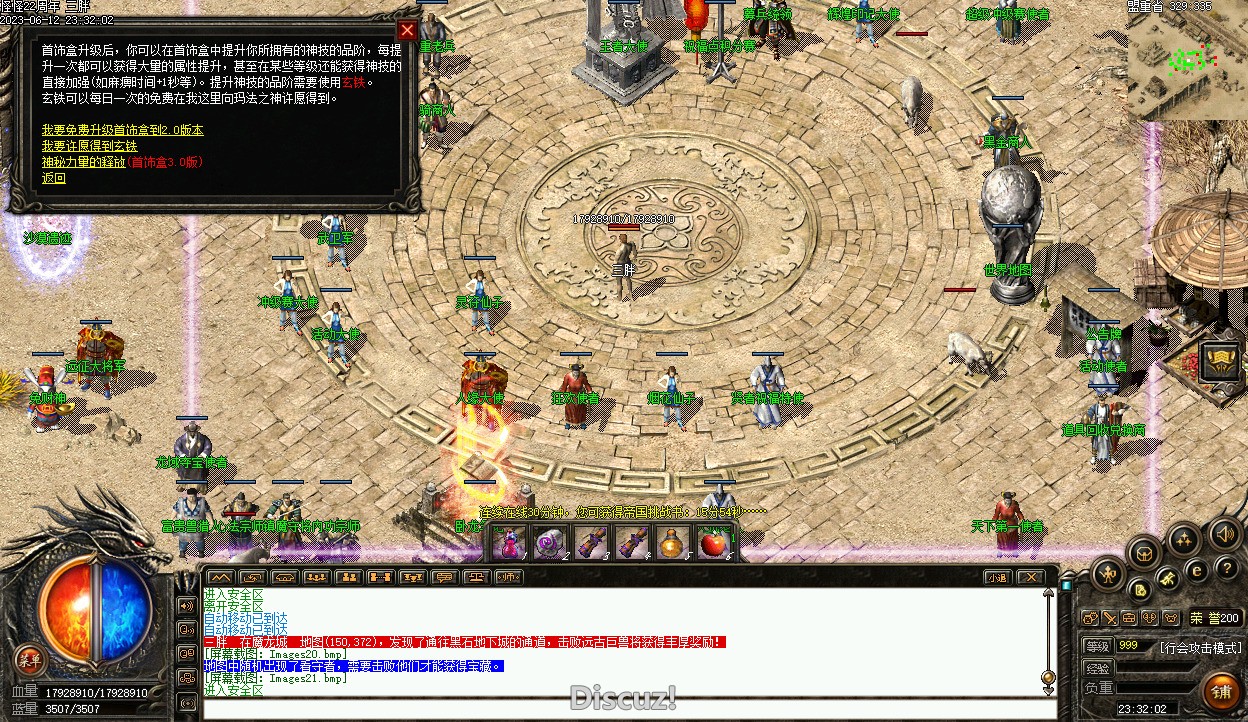Open the bag with the chest icon button
1248x722 pixels.
(1145, 552)
